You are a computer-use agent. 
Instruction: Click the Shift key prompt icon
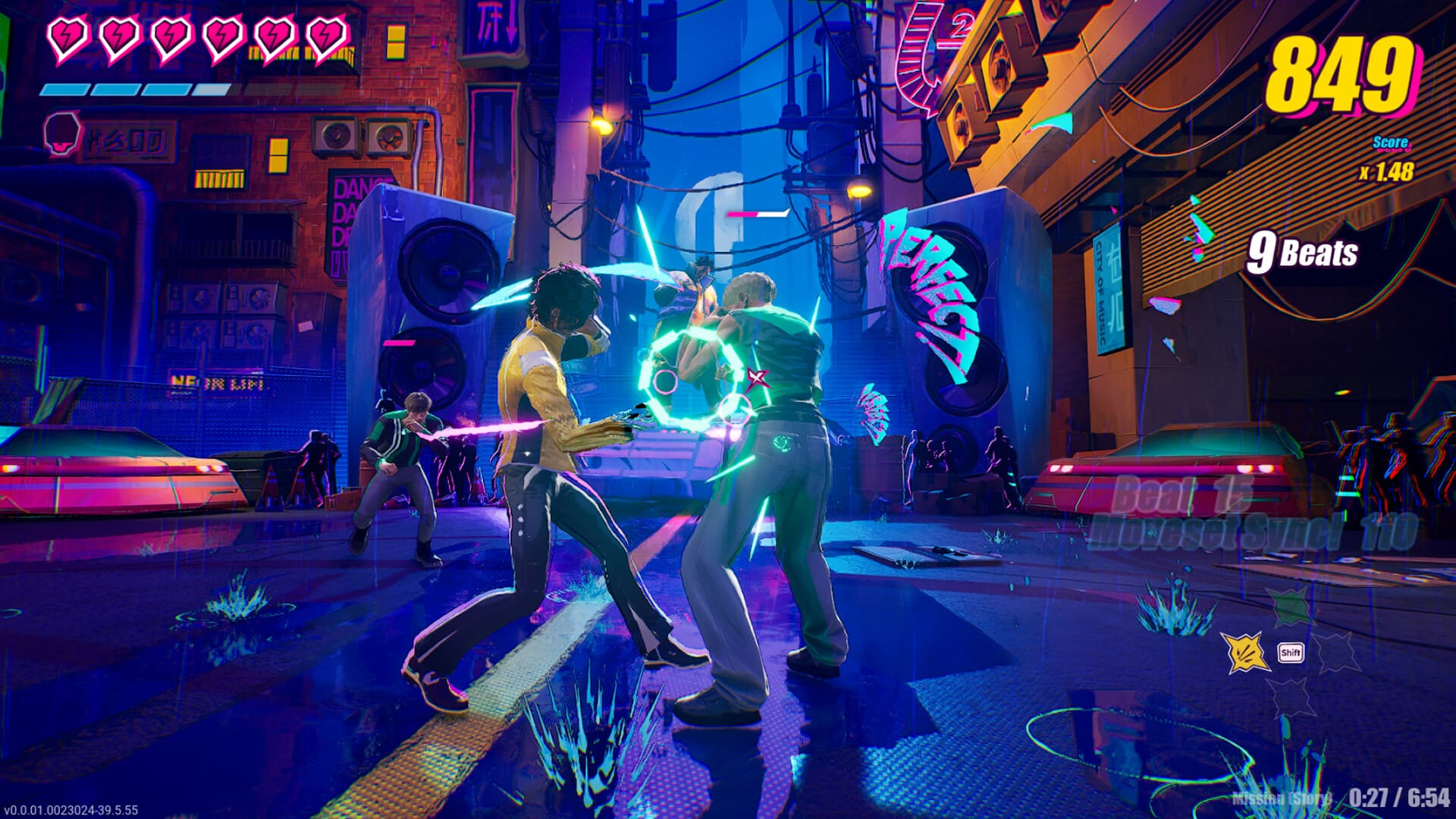[x=1291, y=653]
